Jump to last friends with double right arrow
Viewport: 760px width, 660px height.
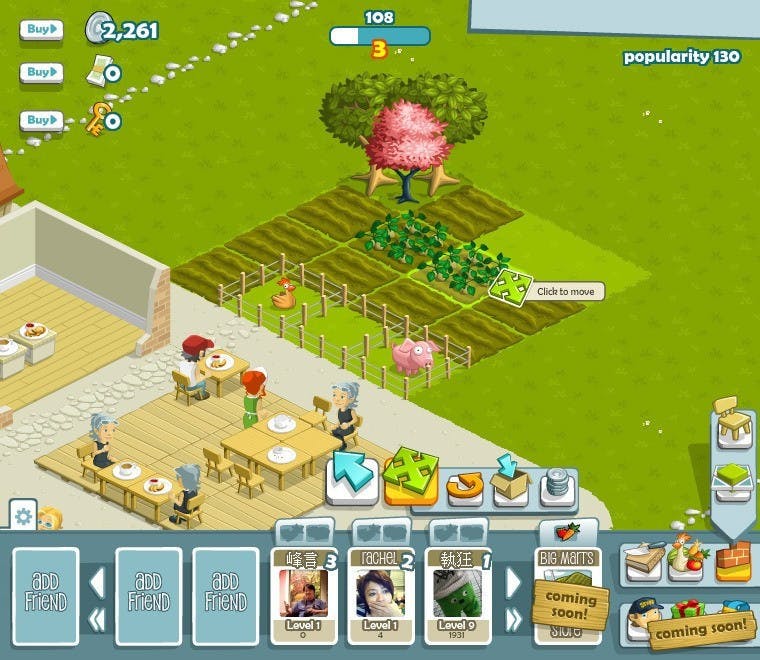click(514, 620)
